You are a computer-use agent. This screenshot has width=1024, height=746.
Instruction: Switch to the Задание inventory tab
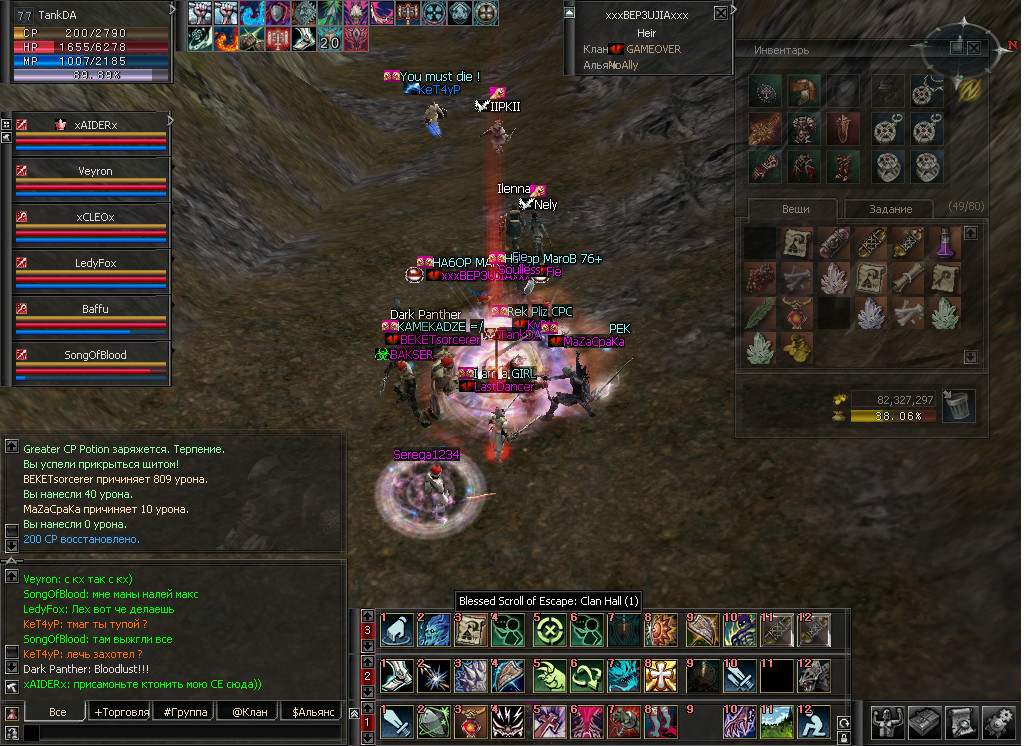(x=889, y=209)
